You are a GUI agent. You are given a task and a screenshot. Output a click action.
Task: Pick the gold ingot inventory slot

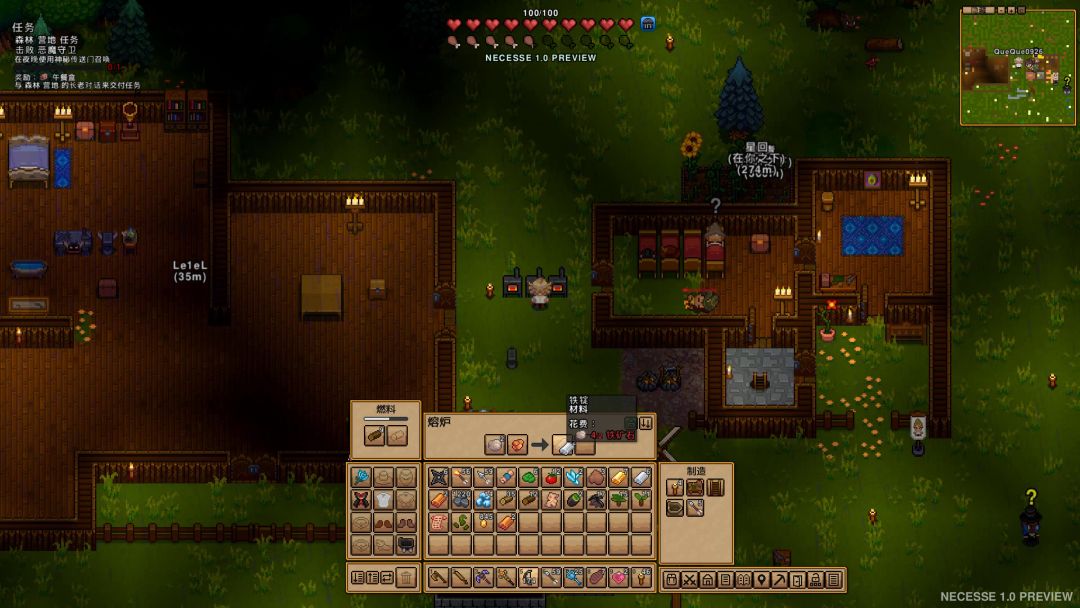pyautogui.click(x=619, y=477)
